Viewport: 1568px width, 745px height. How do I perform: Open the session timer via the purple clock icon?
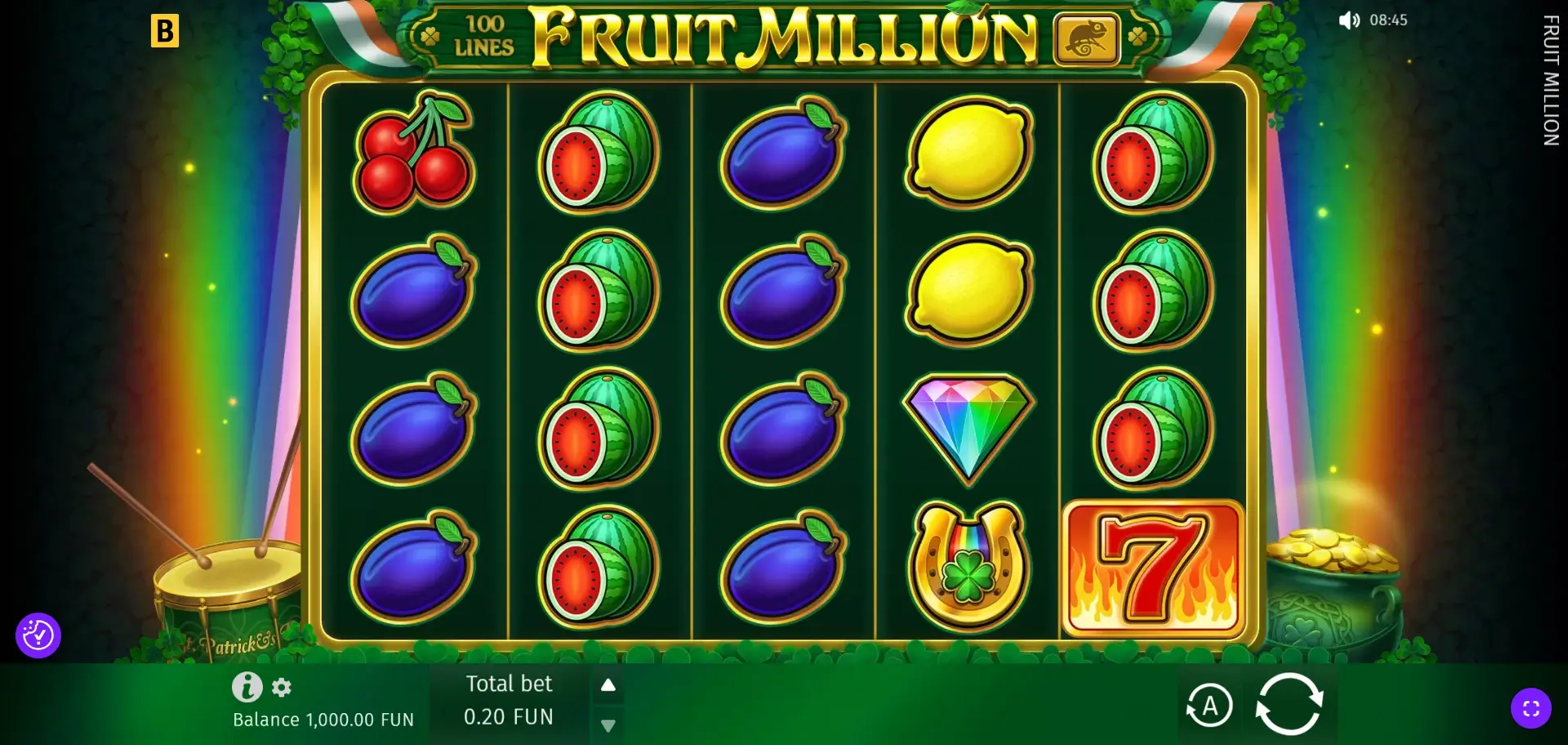point(39,634)
